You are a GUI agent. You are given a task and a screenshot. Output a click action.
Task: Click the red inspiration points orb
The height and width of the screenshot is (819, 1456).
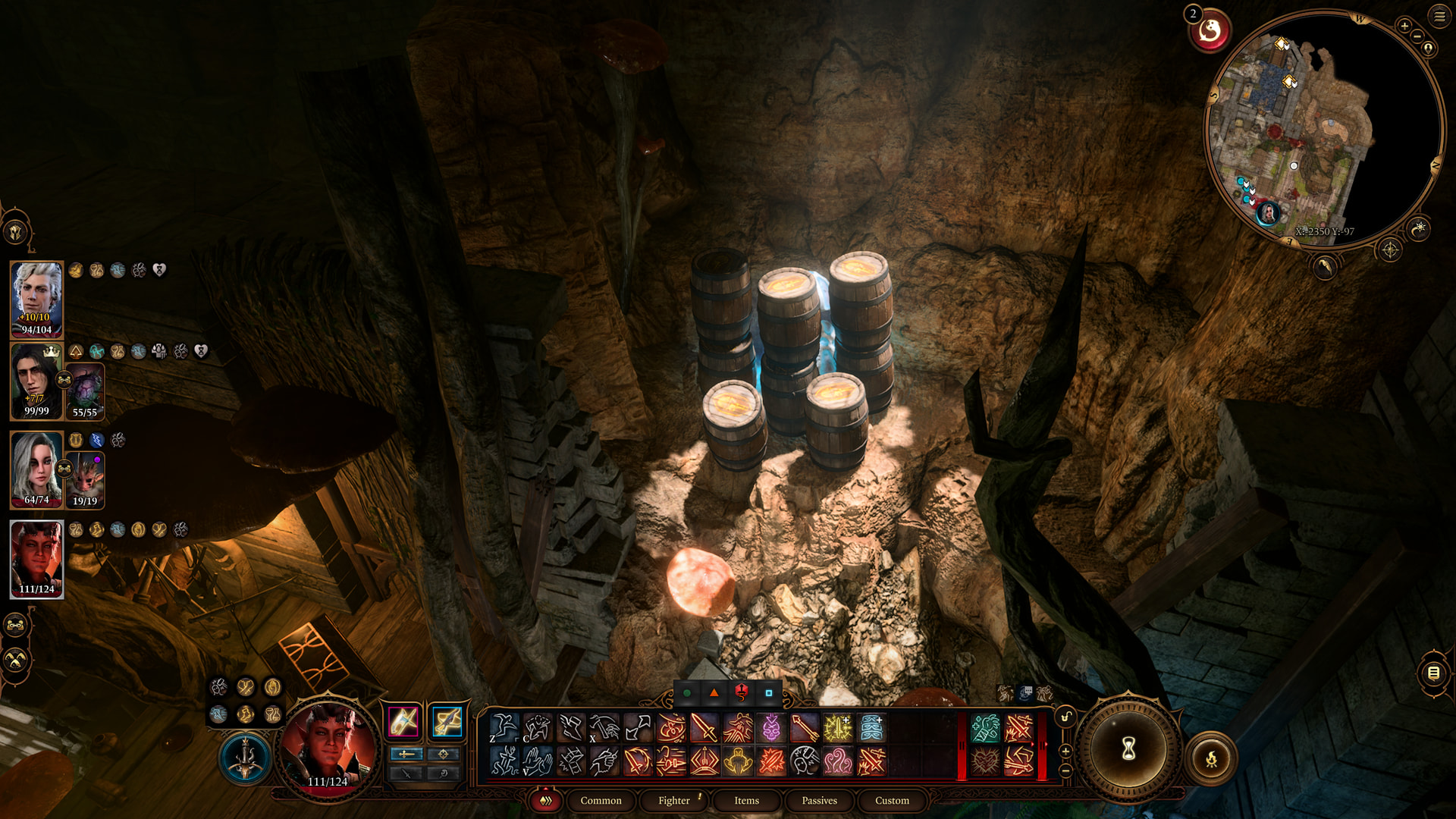(1210, 32)
